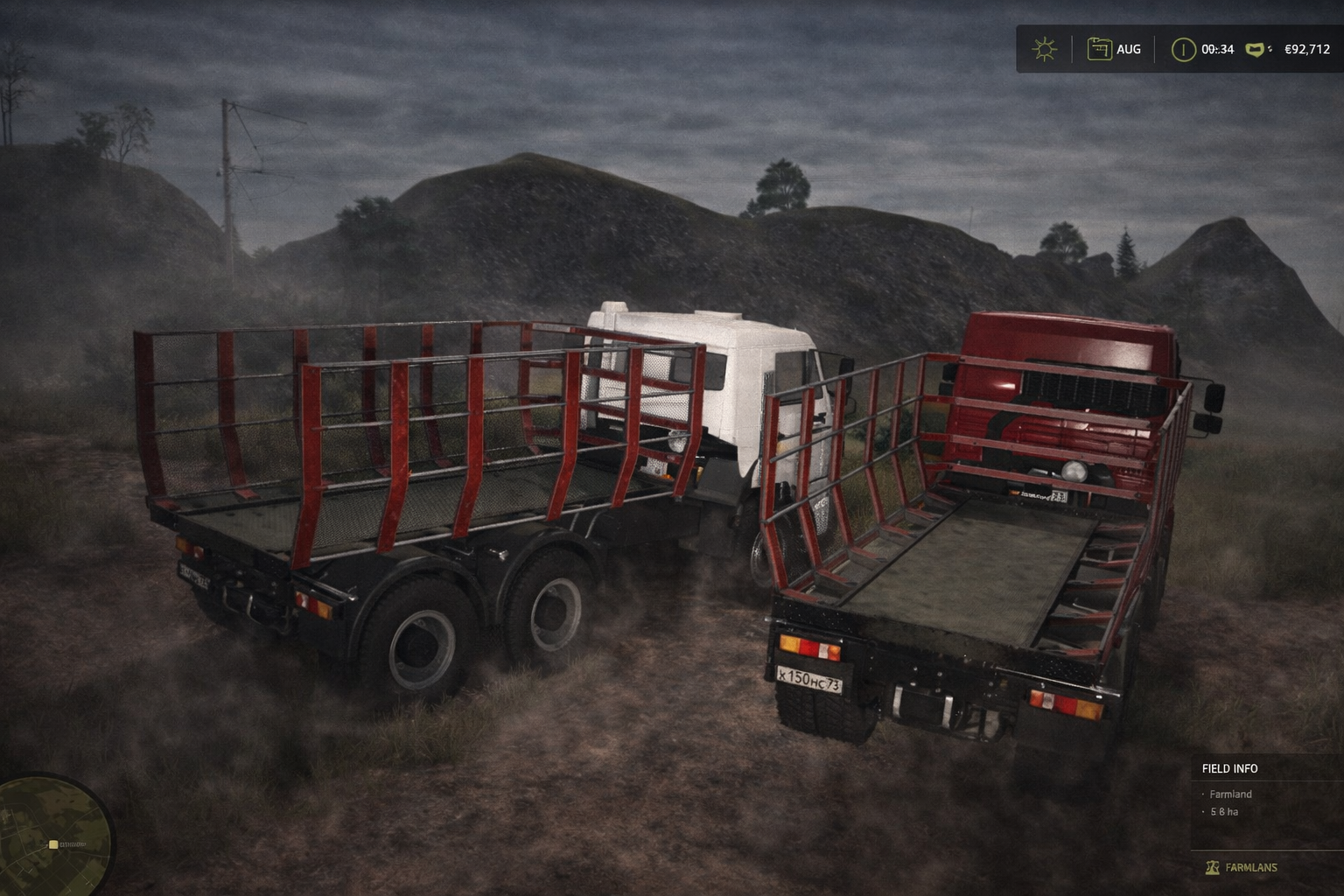Click the sun weather icon
This screenshot has width=1344, height=896.
click(x=1044, y=49)
